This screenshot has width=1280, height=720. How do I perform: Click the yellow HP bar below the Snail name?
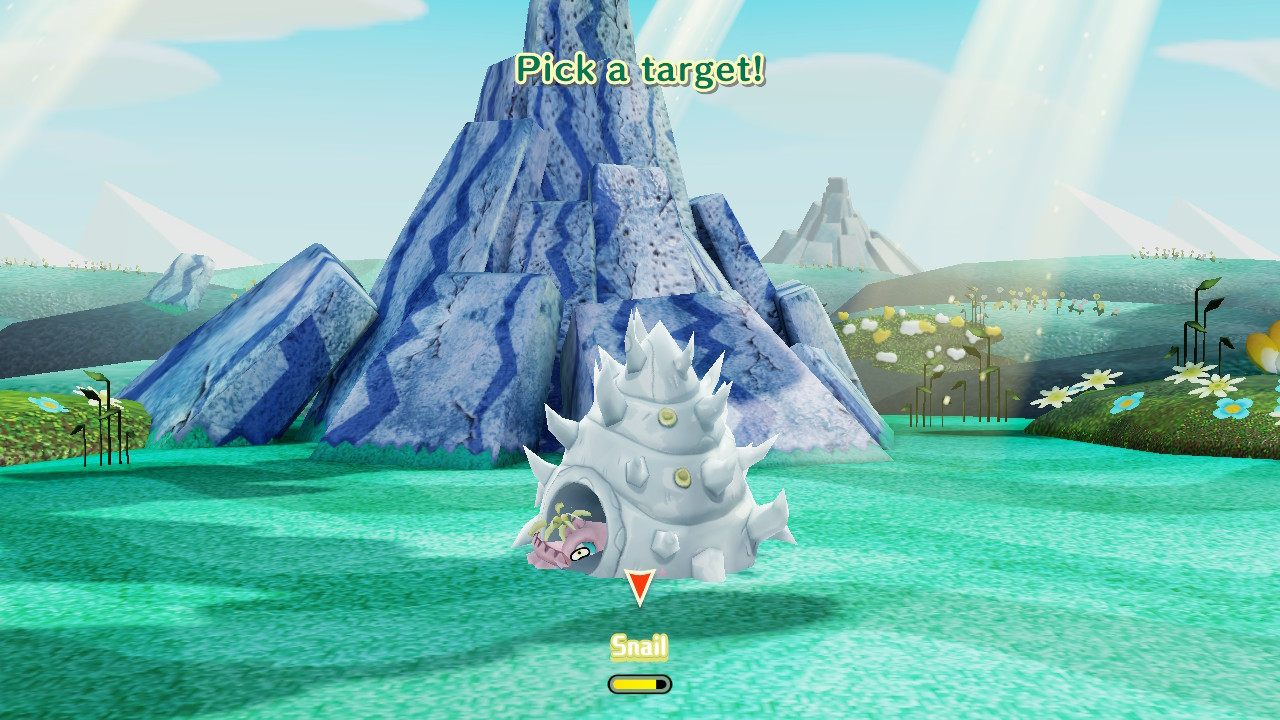(x=638, y=684)
